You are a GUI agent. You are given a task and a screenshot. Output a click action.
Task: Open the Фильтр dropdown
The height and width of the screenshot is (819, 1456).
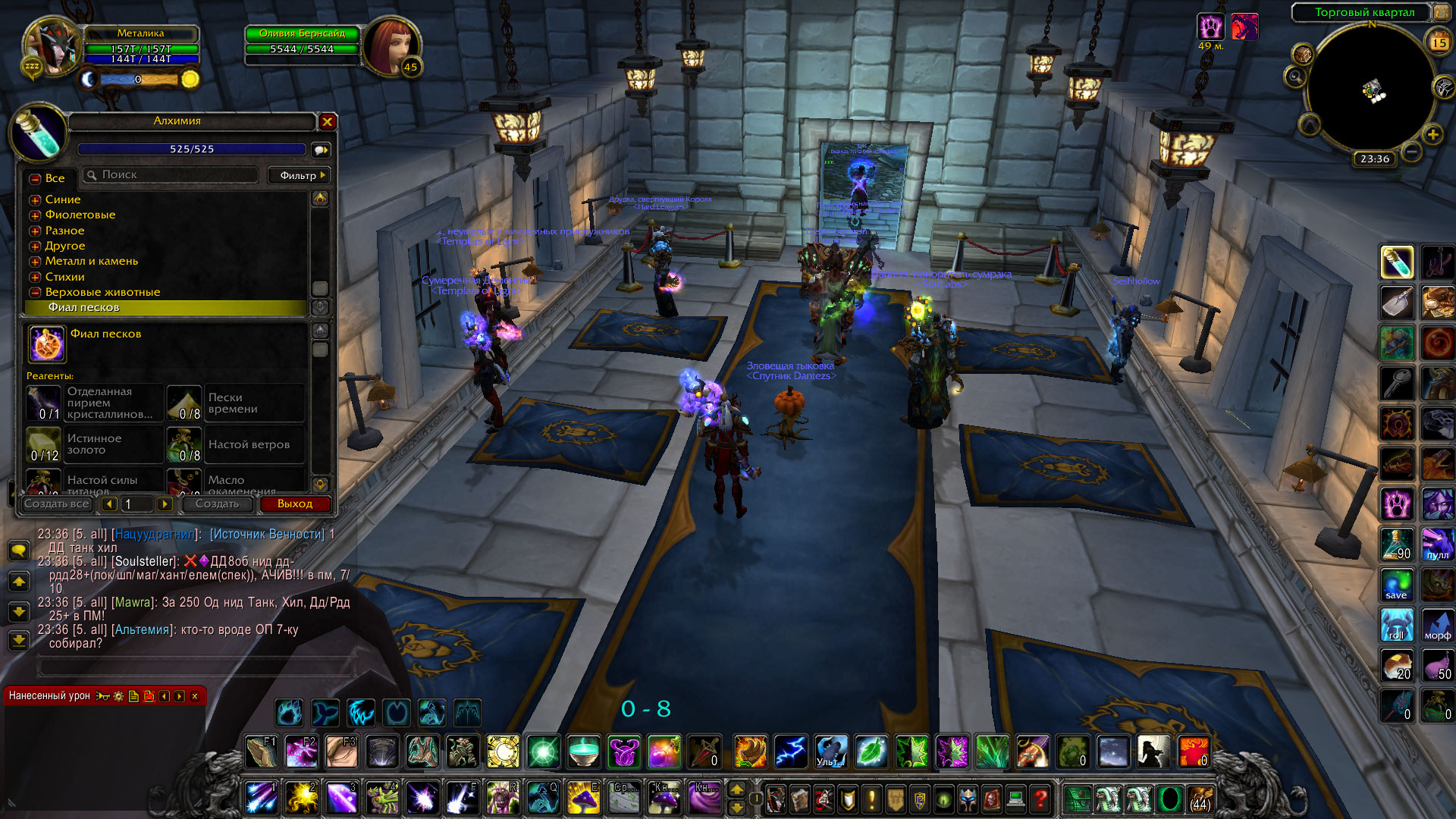coord(301,175)
